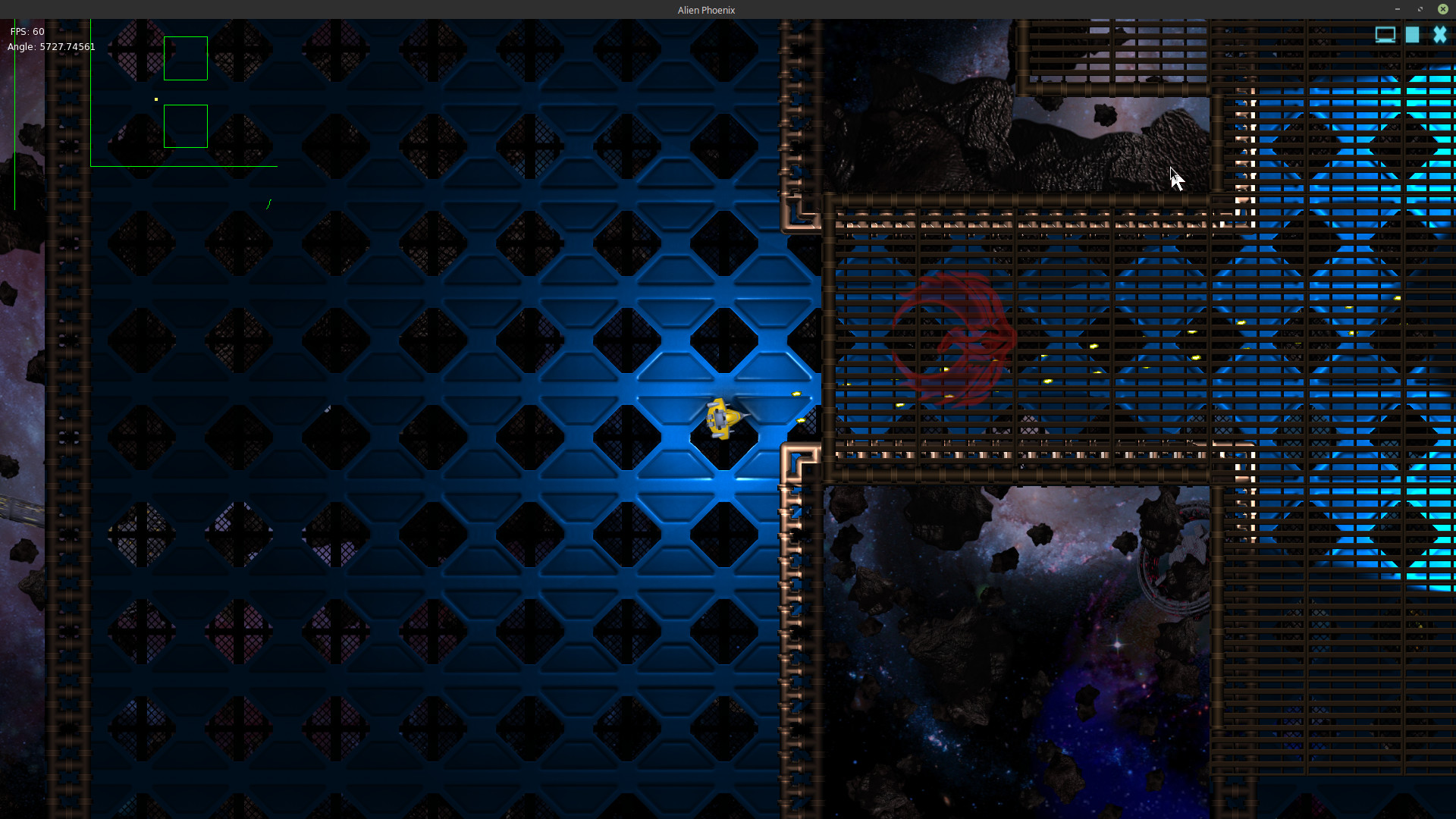This screenshot has width=1456, height=819.
Task: Minimize the Alien Phoenix window
Action: point(1397,9)
